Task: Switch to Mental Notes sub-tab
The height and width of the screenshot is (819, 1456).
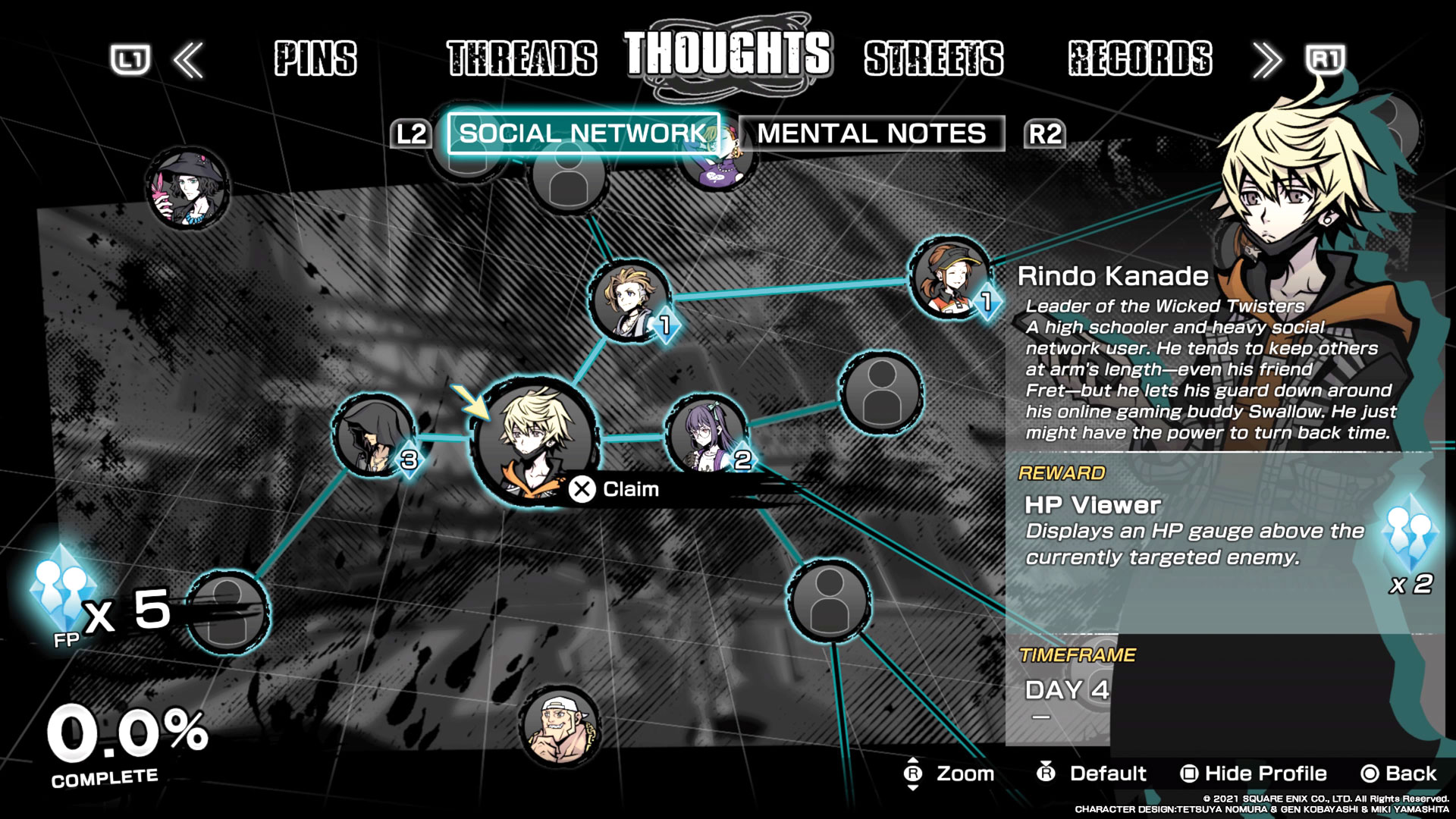Action: (x=871, y=133)
